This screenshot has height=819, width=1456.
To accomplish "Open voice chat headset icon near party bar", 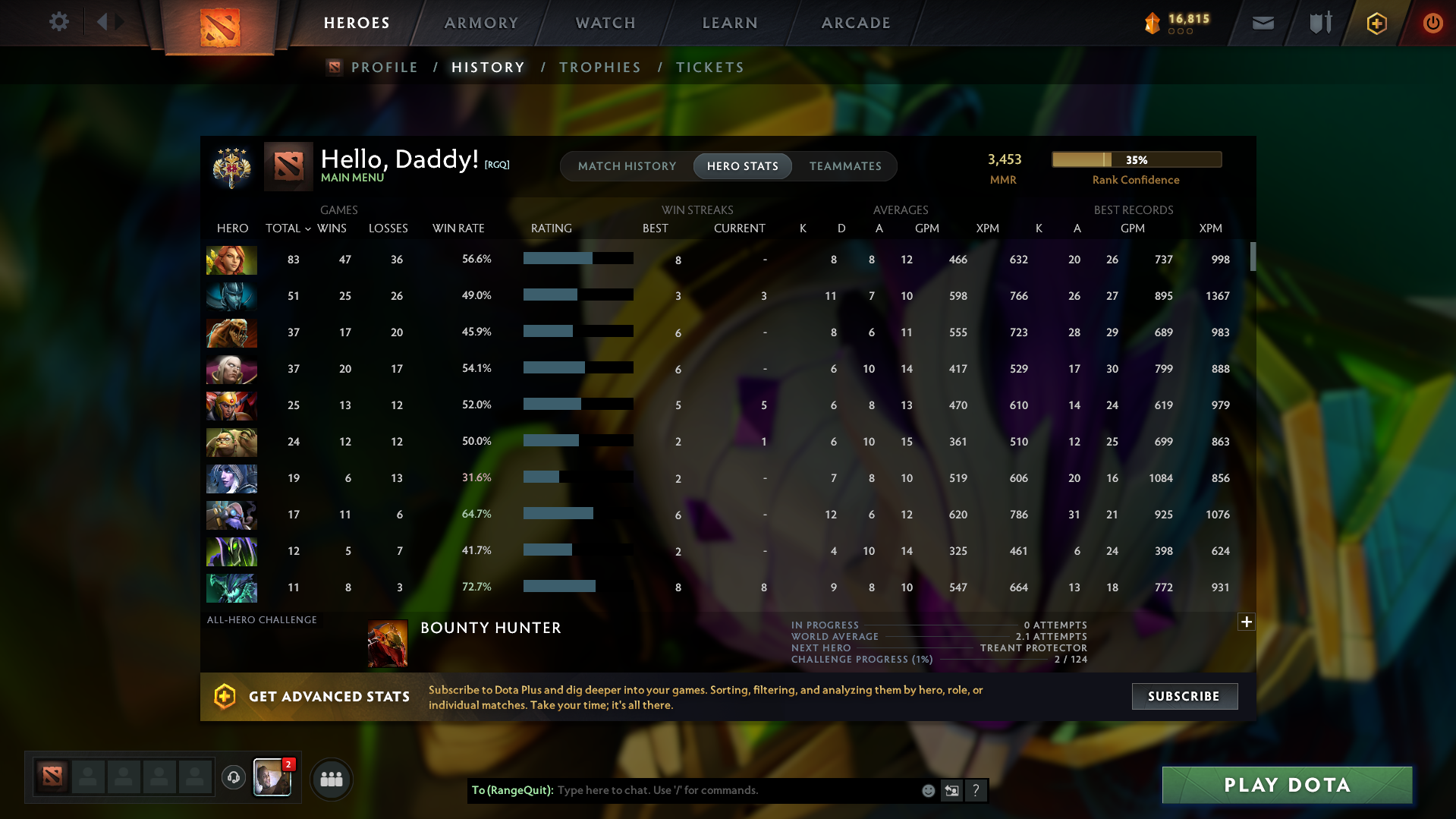I will [233, 779].
